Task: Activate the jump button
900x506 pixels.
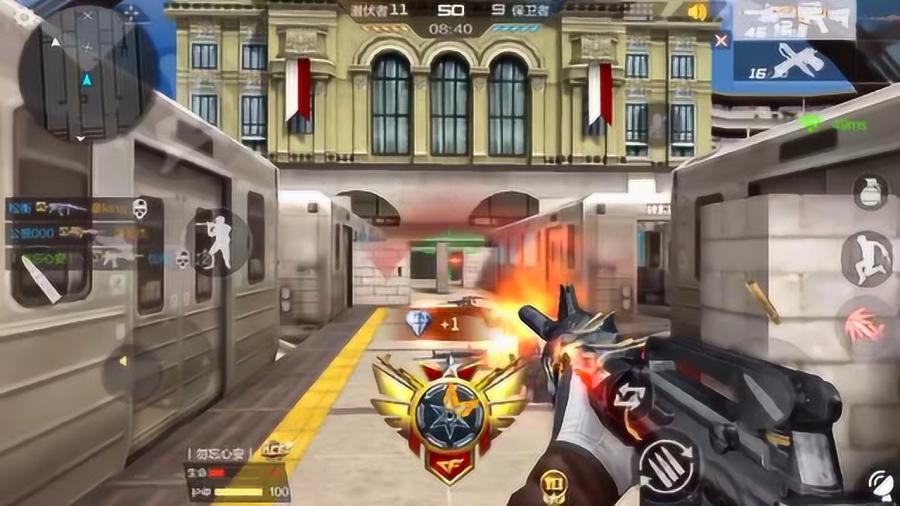Action: 866,258
